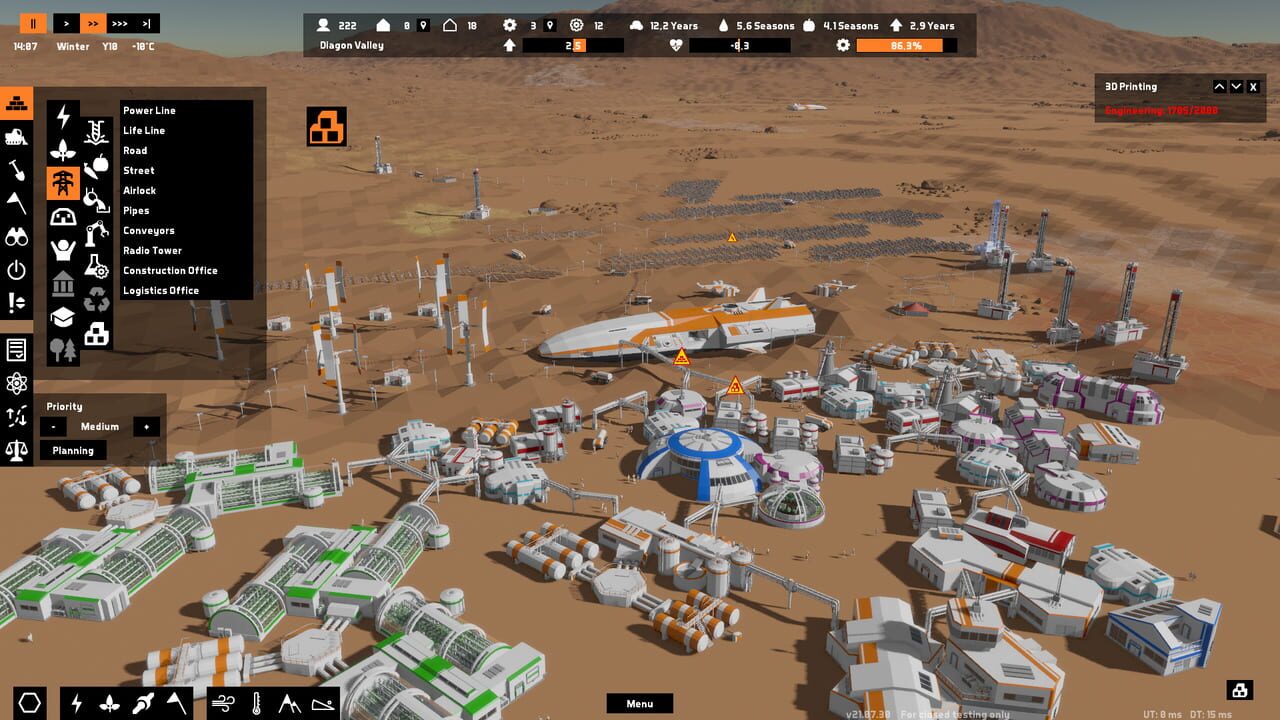Increase priority with the plus button
1280x720 pixels.
click(x=146, y=427)
